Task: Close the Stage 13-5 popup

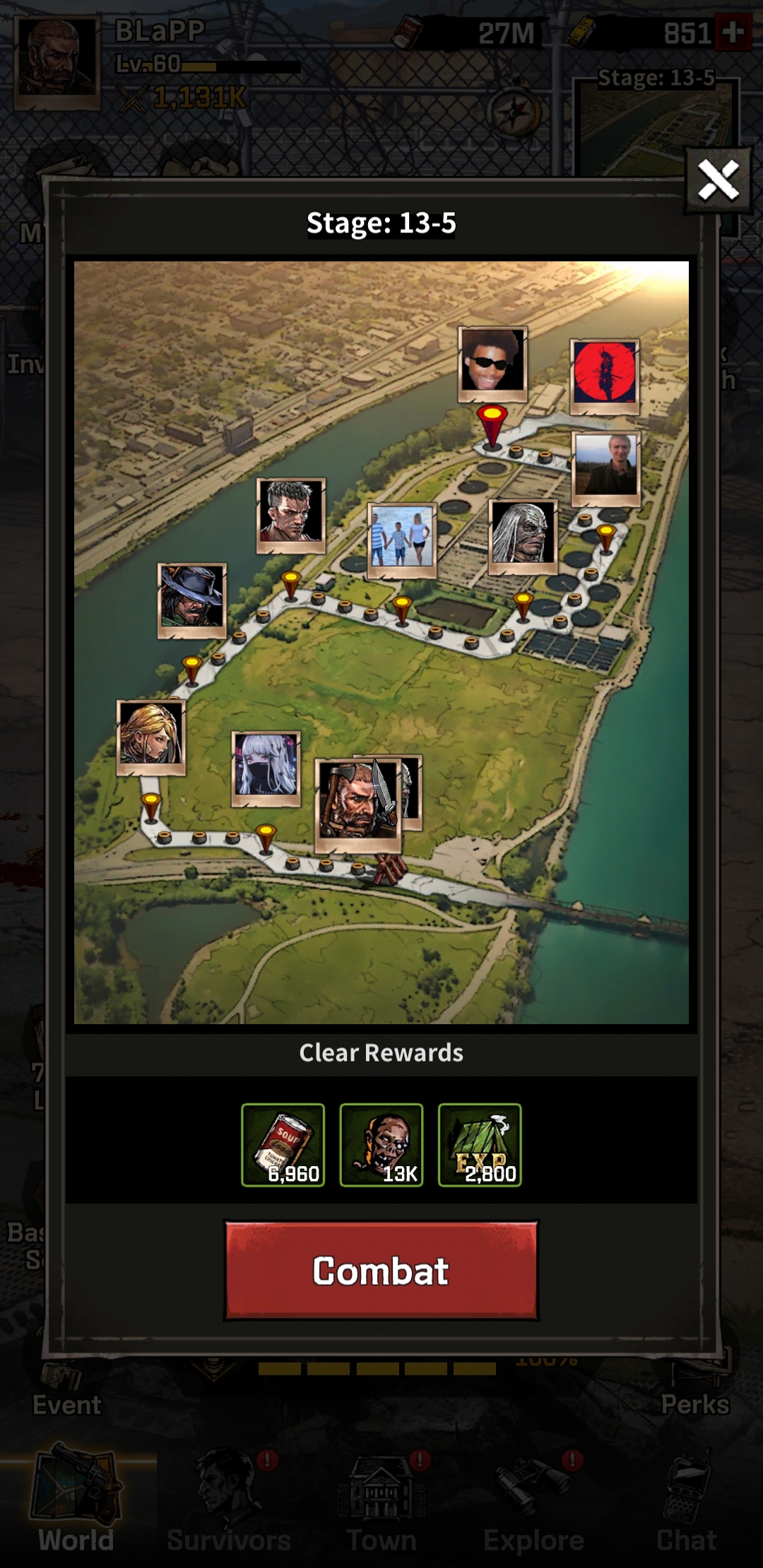Action: click(x=718, y=180)
